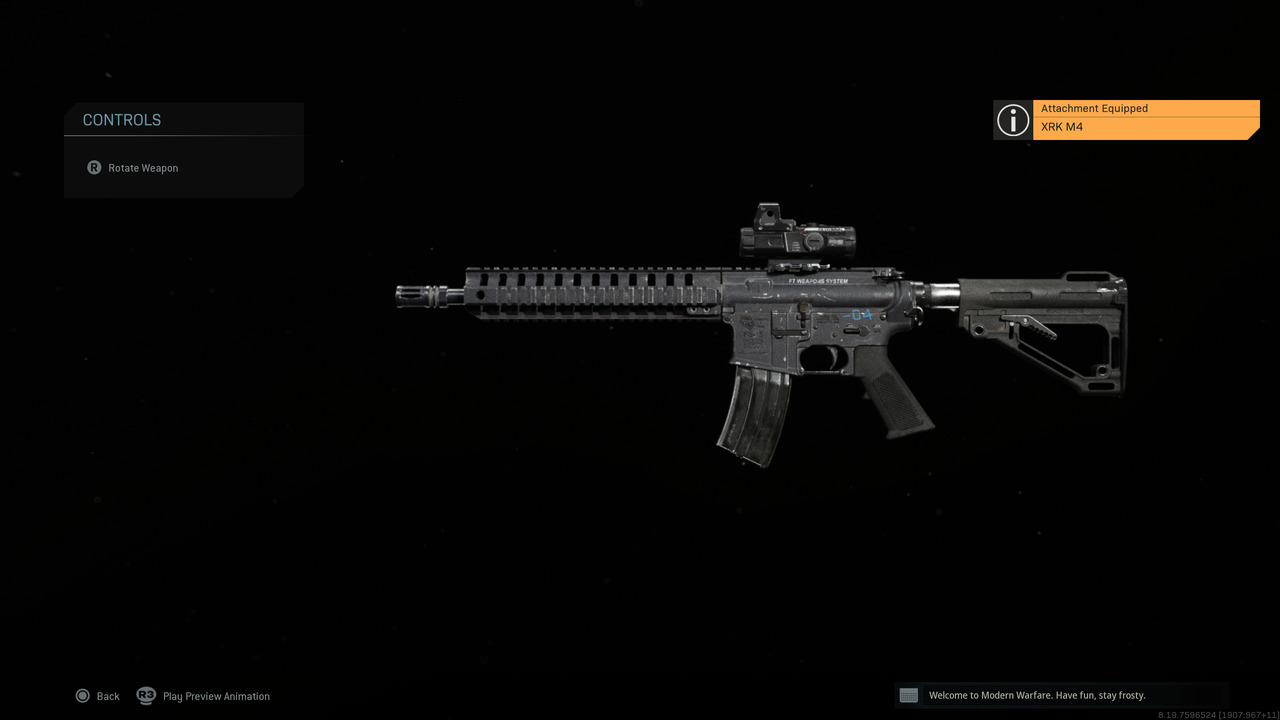This screenshot has width=1280, height=720.
Task: Click the circle Back button icon
Action: point(83,695)
